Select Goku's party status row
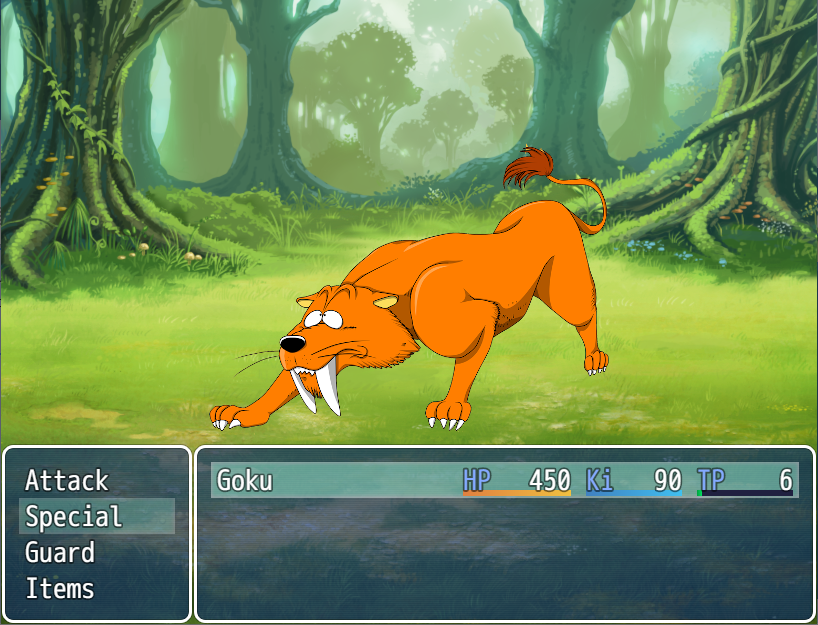Image resolution: width=818 pixels, height=625 pixels. 505,481
